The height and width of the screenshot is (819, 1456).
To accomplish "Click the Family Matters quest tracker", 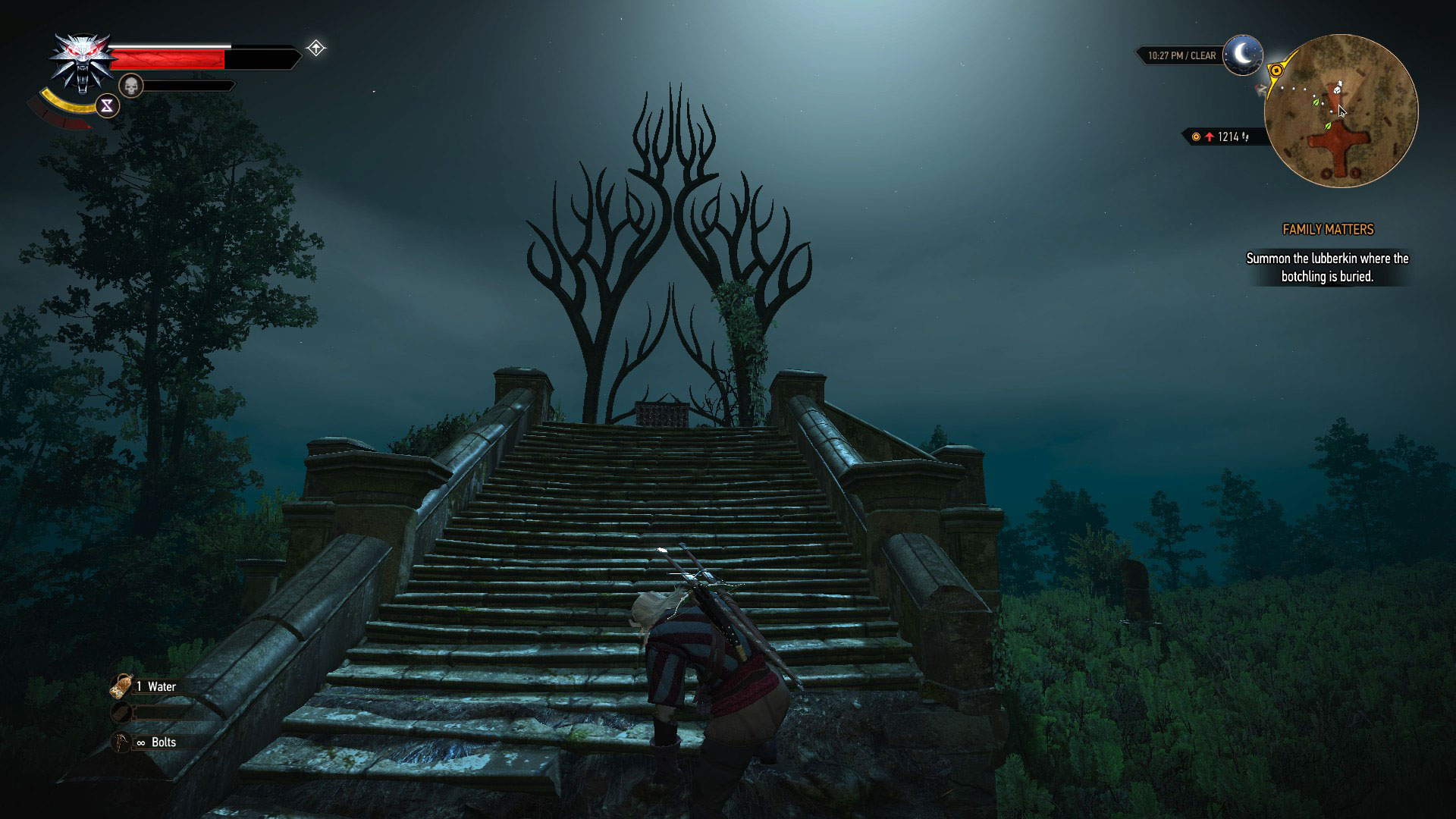I will [1327, 229].
